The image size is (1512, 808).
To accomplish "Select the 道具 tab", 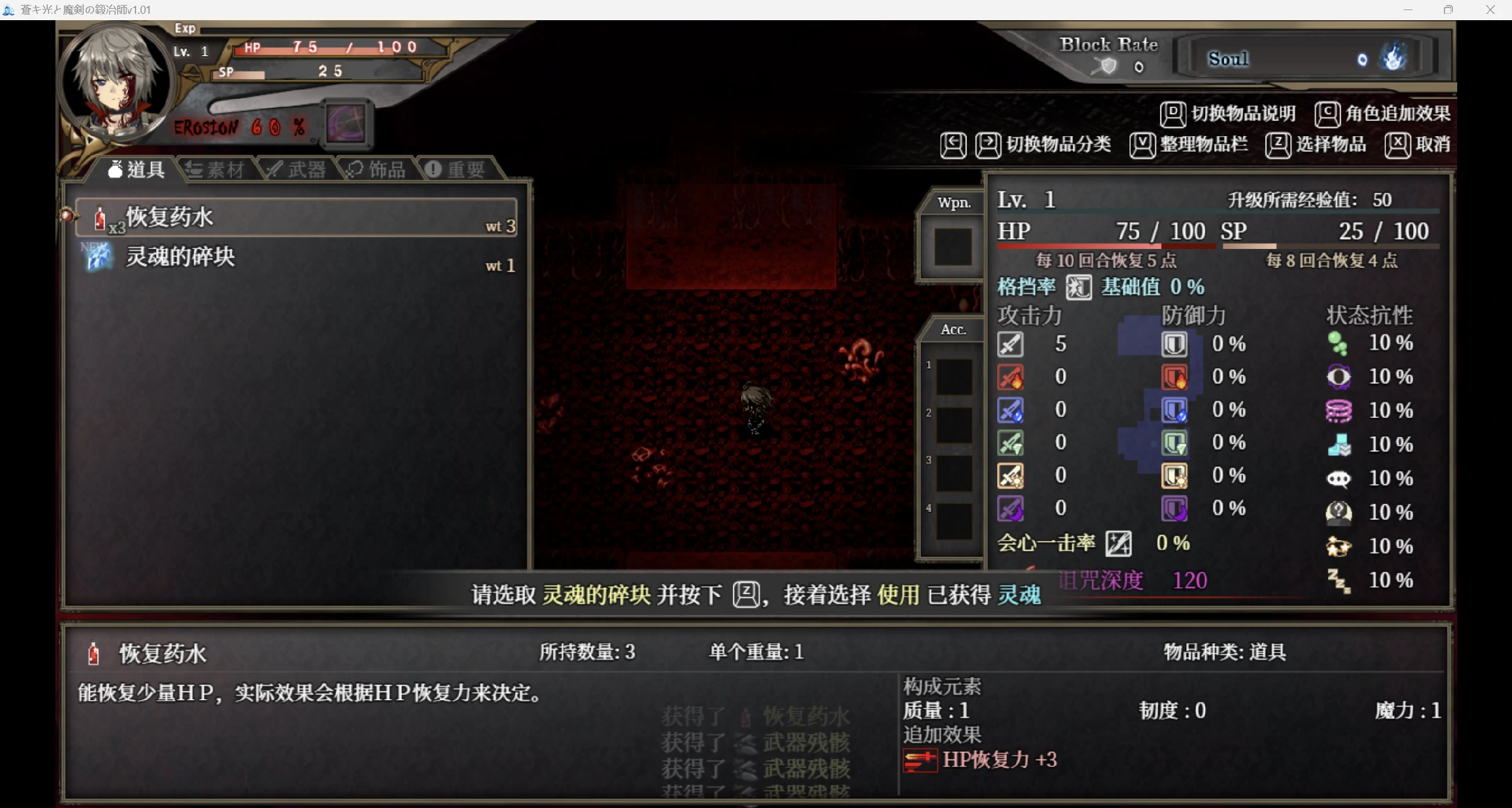I will (x=137, y=170).
